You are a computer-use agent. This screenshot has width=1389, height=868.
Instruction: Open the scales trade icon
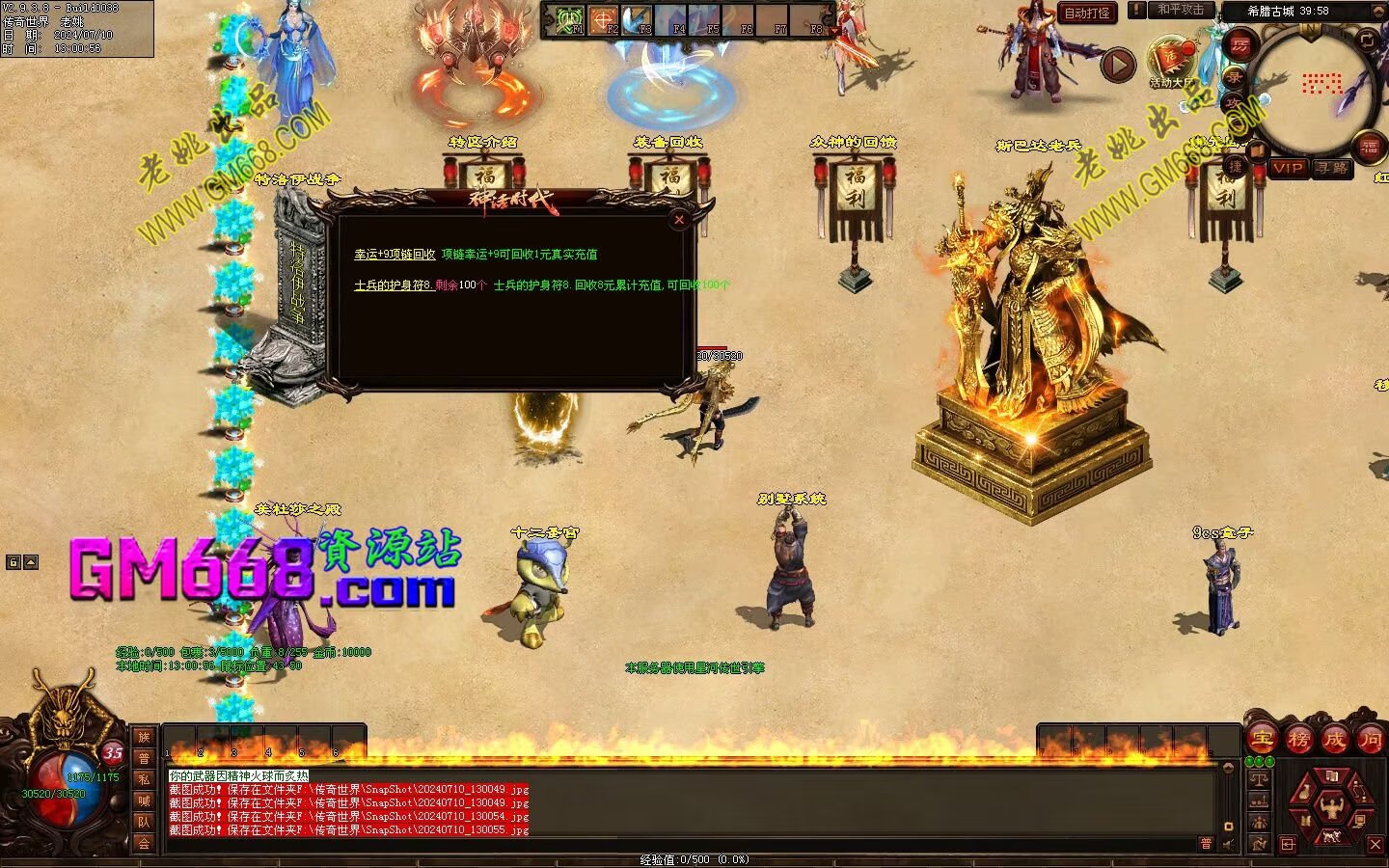coord(1259,777)
